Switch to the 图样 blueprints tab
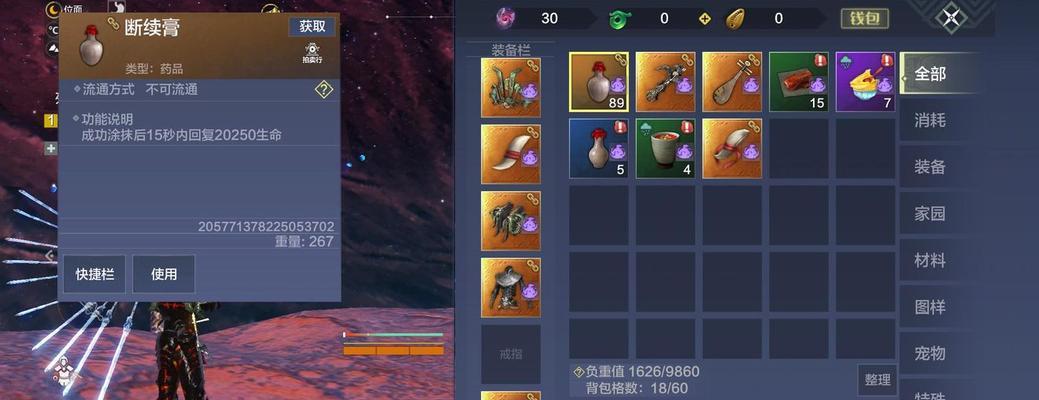This screenshot has width=1039, height=400. (x=930, y=307)
